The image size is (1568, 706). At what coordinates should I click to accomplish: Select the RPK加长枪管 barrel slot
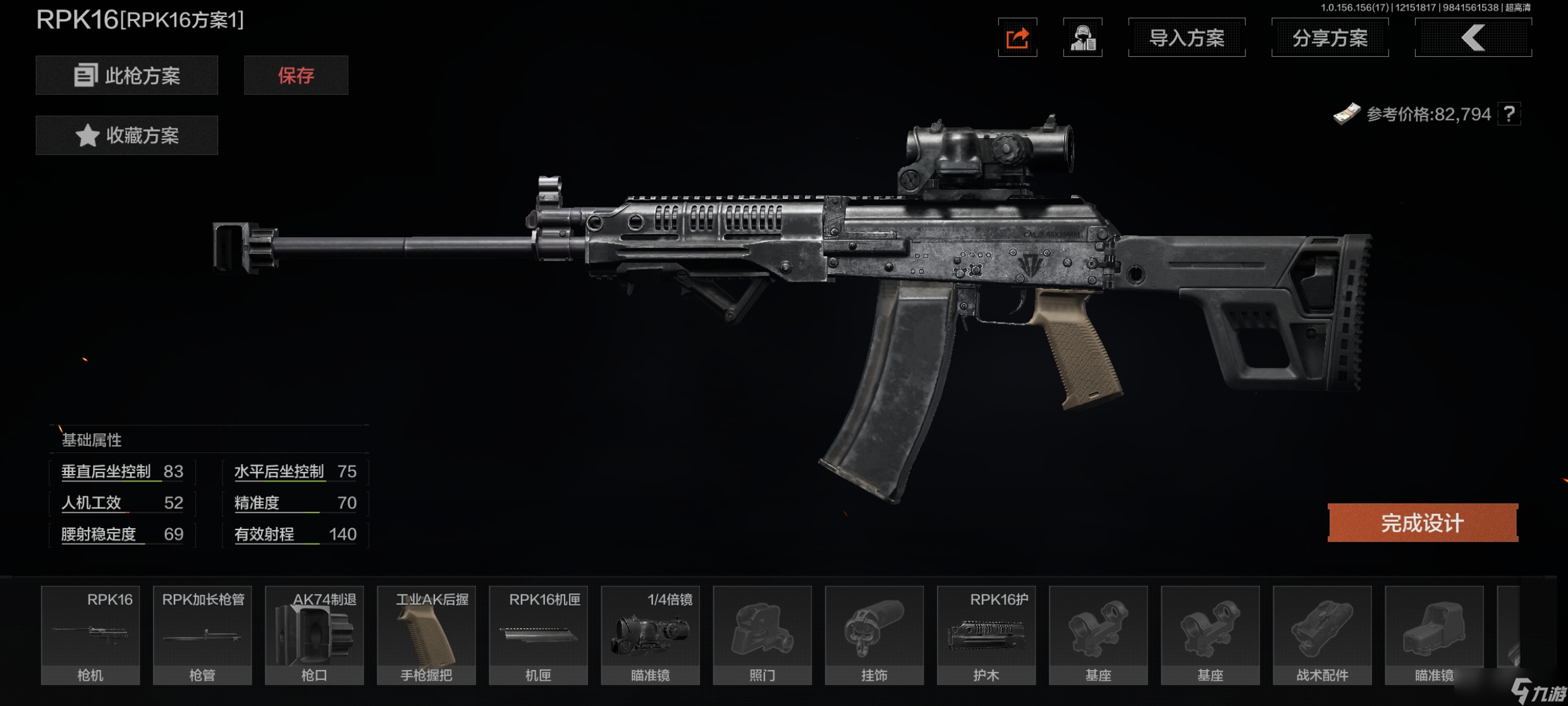tap(202, 635)
